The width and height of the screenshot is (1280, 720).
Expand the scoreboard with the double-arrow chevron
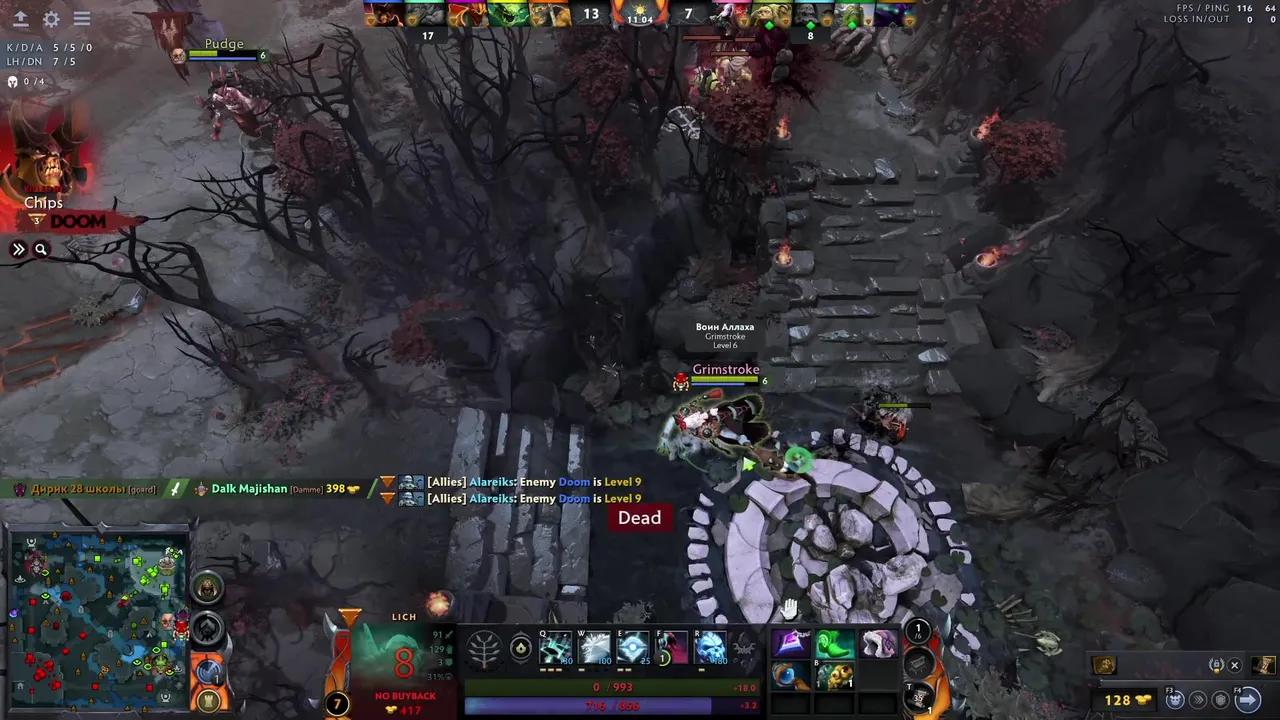click(x=18, y=248)
